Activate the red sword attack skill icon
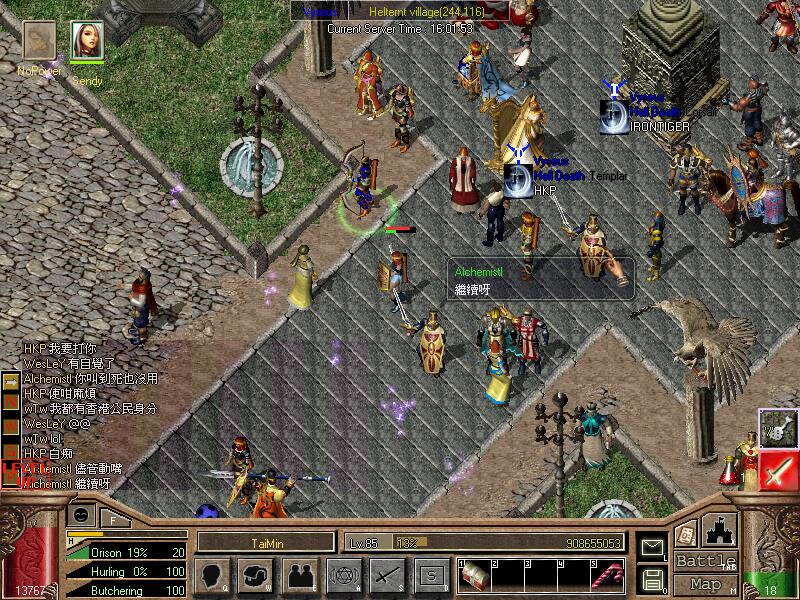Image resolution: width=800 pixels, height=600 pixels. [x=778, y=470]
